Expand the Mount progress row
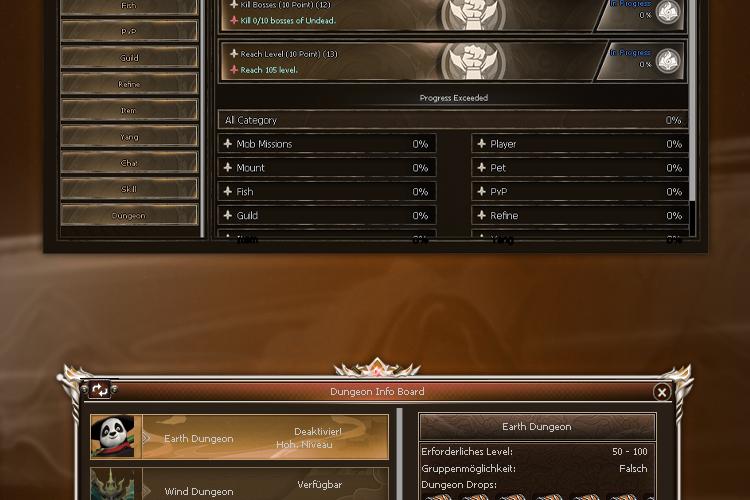Screen dimensions: 750x500 [x=327, y=168]
